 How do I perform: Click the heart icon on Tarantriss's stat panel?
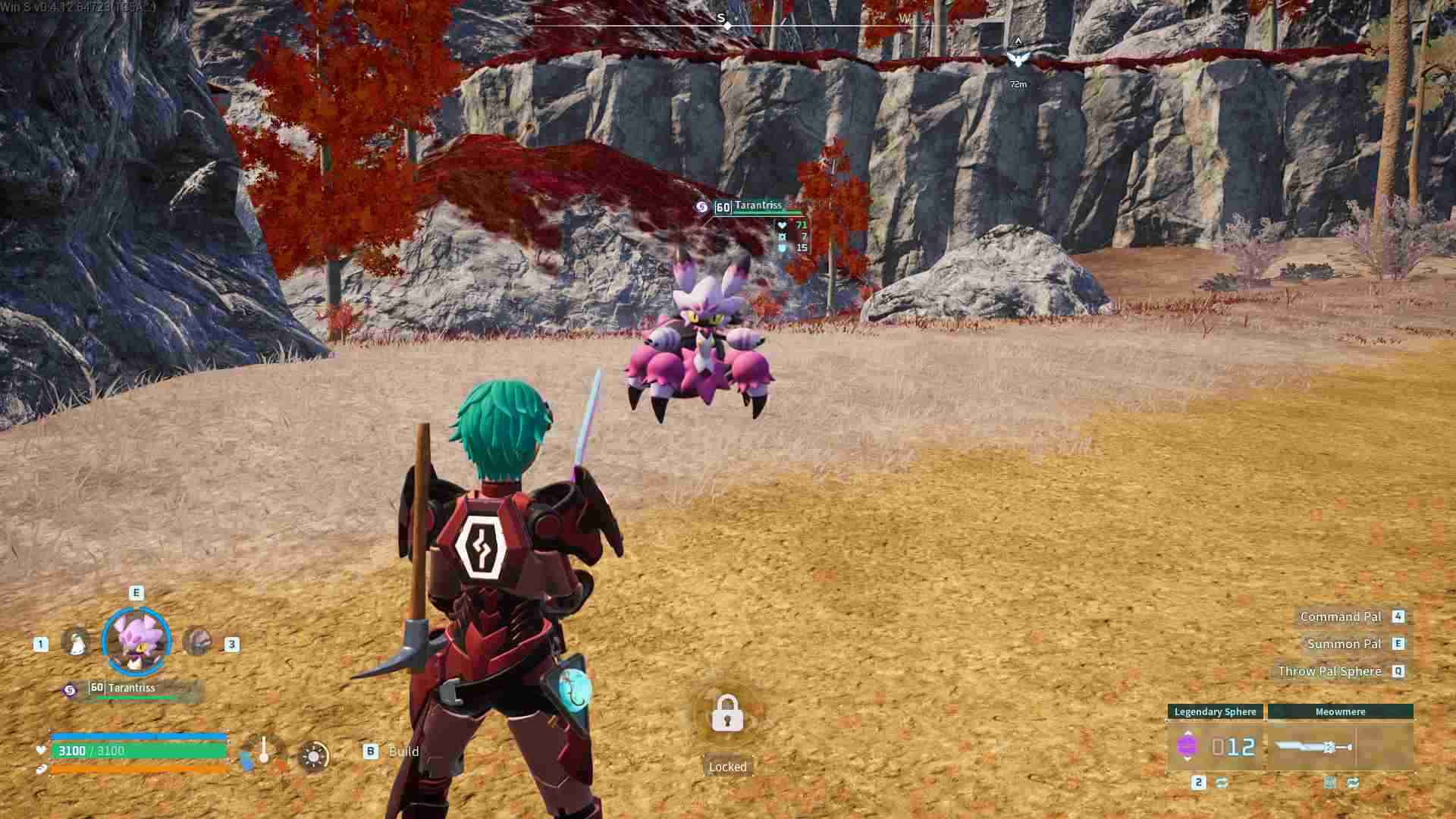783,225
